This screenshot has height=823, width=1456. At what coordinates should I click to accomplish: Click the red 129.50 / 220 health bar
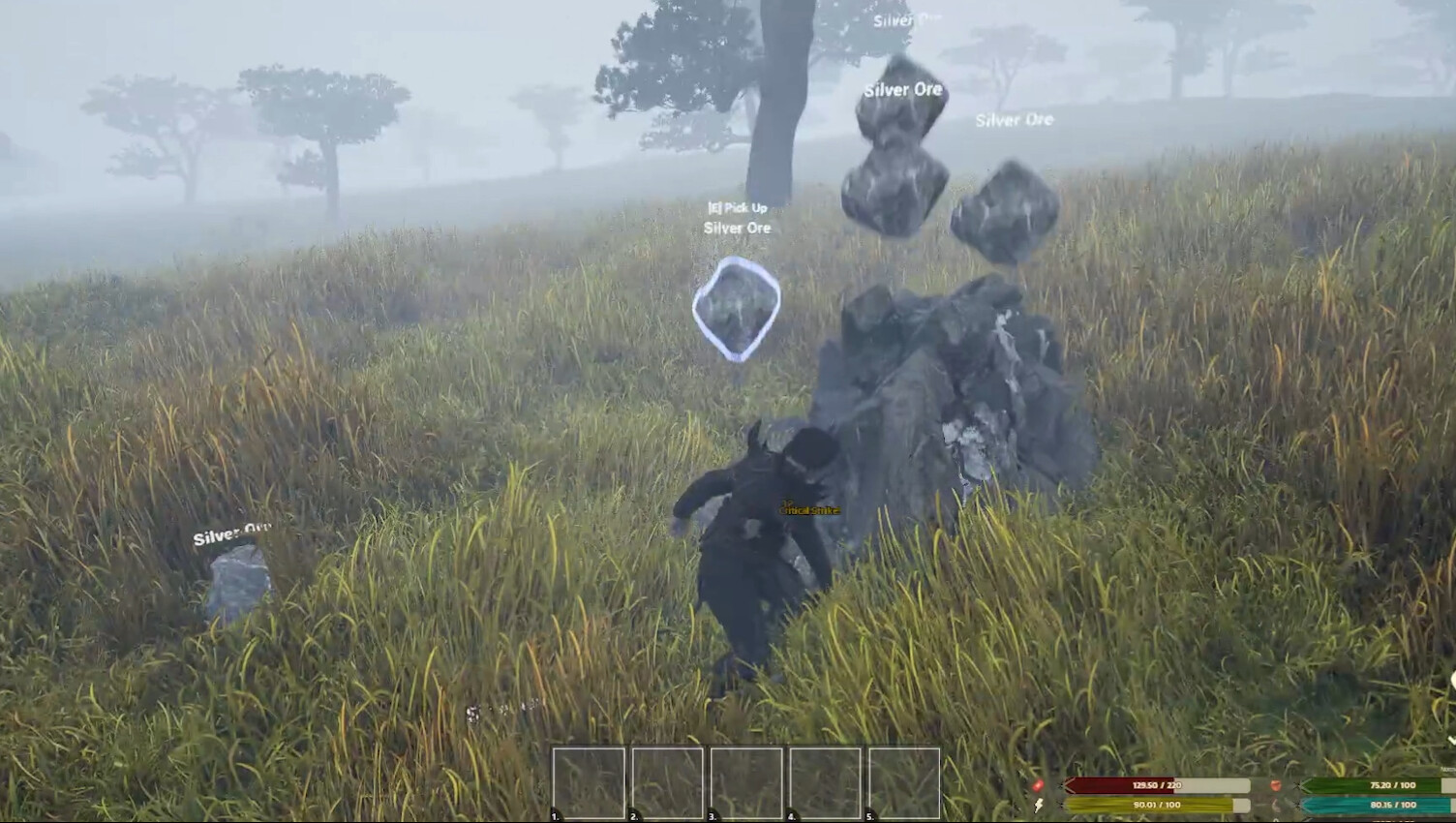[1157, 785]
